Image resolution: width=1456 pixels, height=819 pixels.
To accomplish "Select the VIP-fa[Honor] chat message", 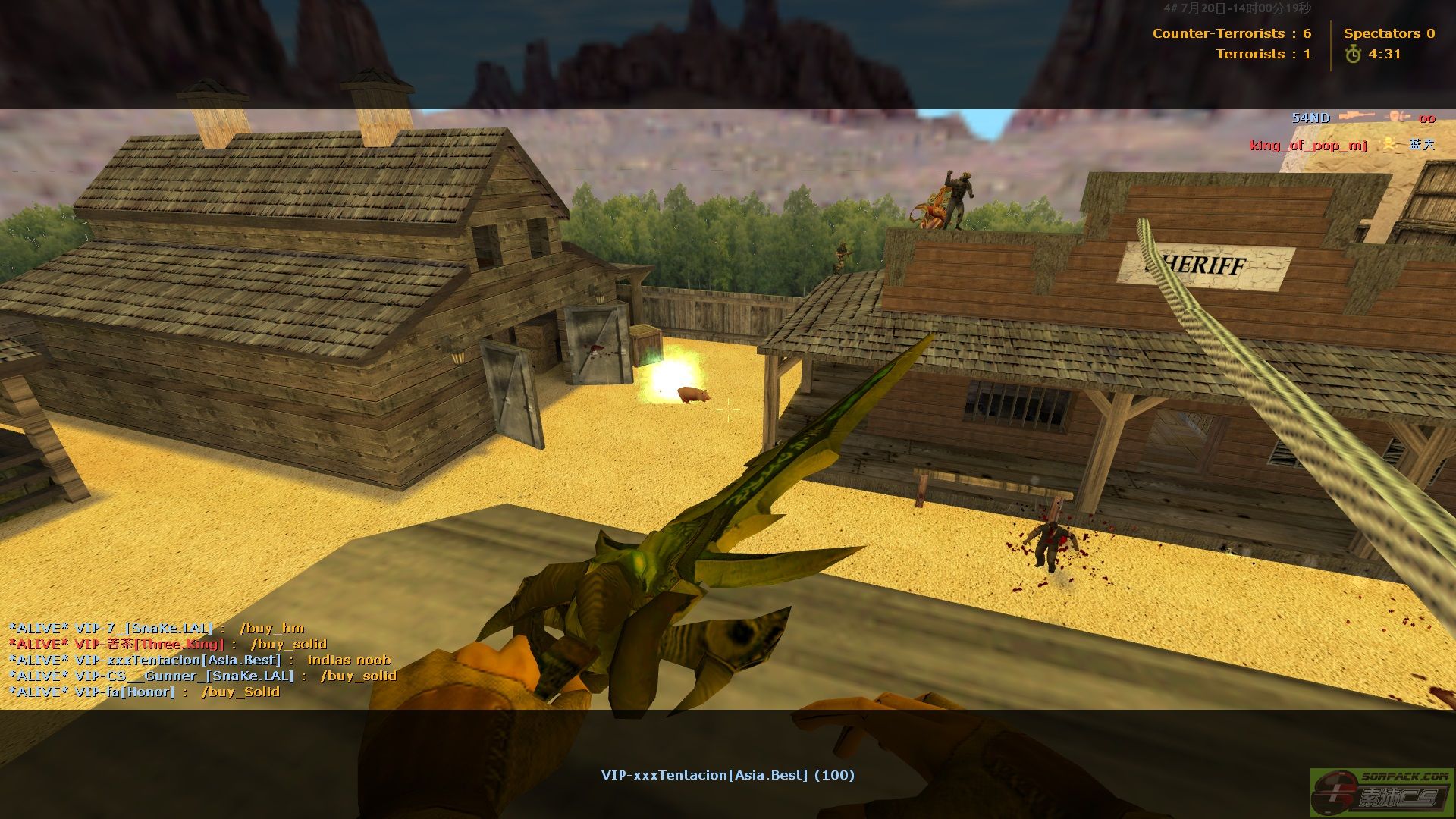I will tap(144, 692).
